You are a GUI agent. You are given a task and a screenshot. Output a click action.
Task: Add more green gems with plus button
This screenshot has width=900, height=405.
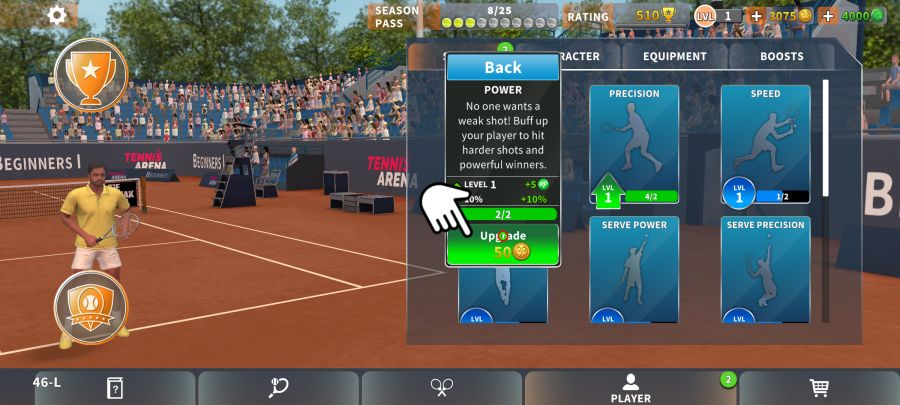(828, 16)
